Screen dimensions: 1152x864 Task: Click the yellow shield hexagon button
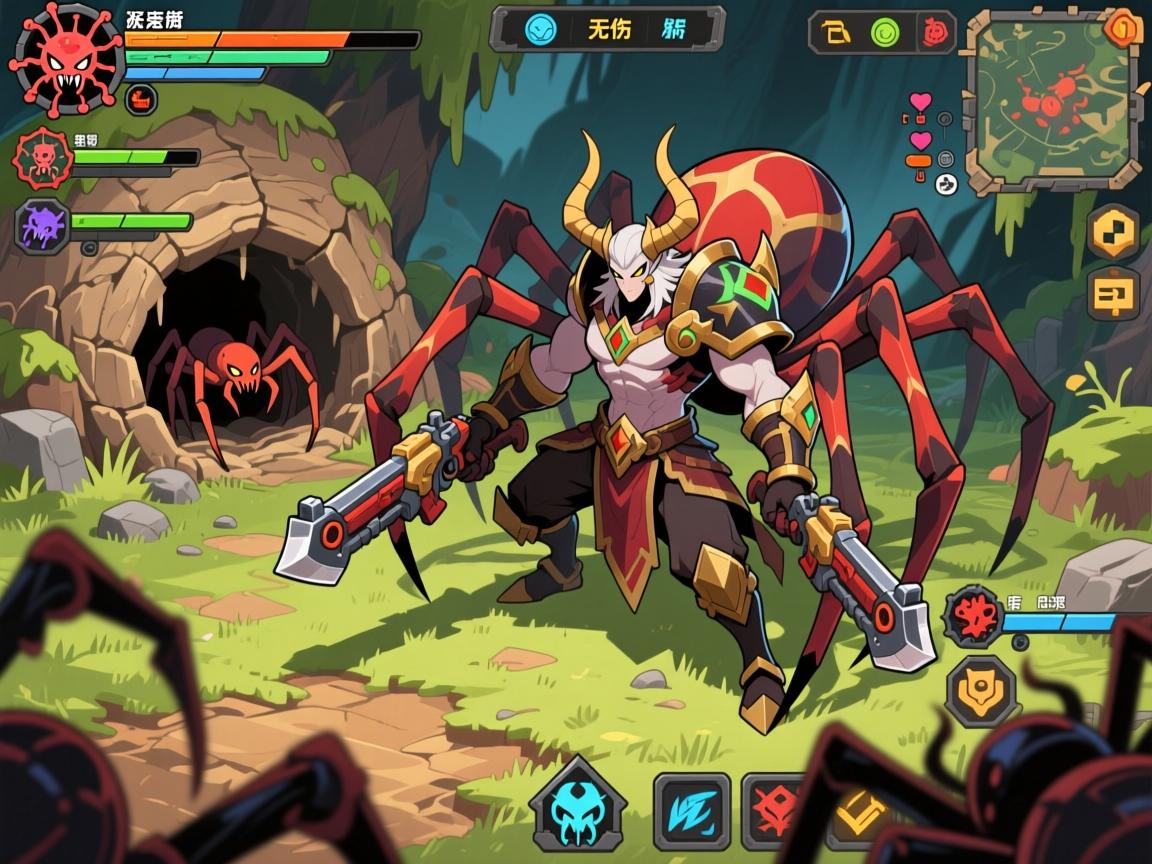click(x=981, y=690)
